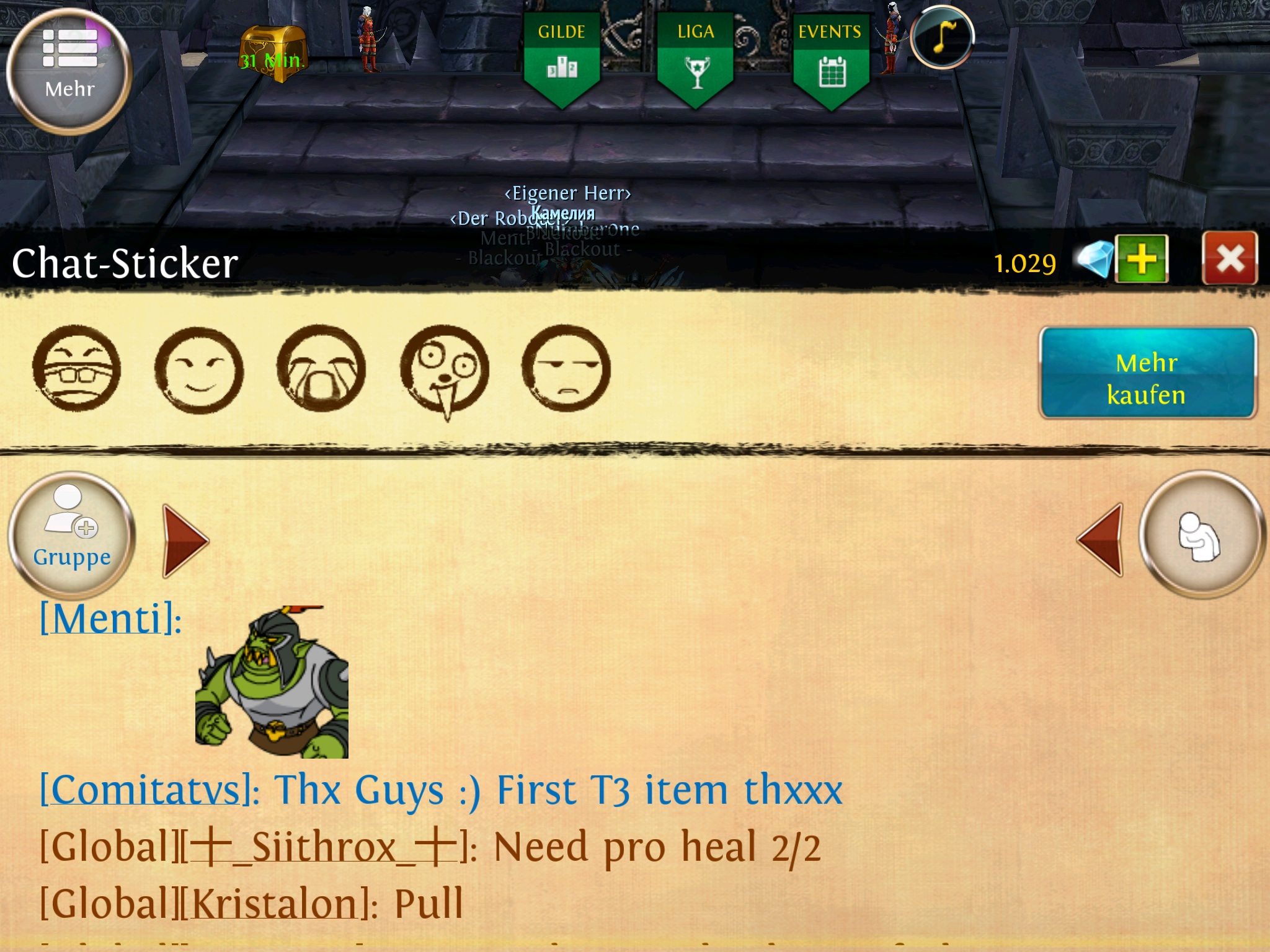
Task: Open the Gilde banner
Action: coord(562,59)
